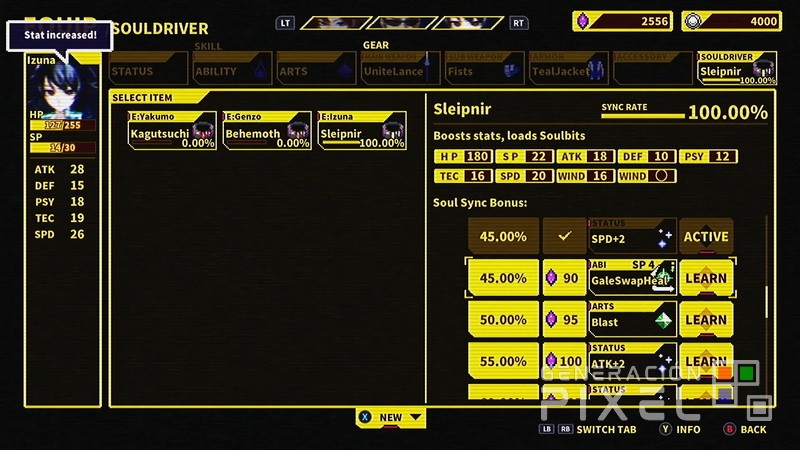Learn the Blast art

tap(706, 320)
